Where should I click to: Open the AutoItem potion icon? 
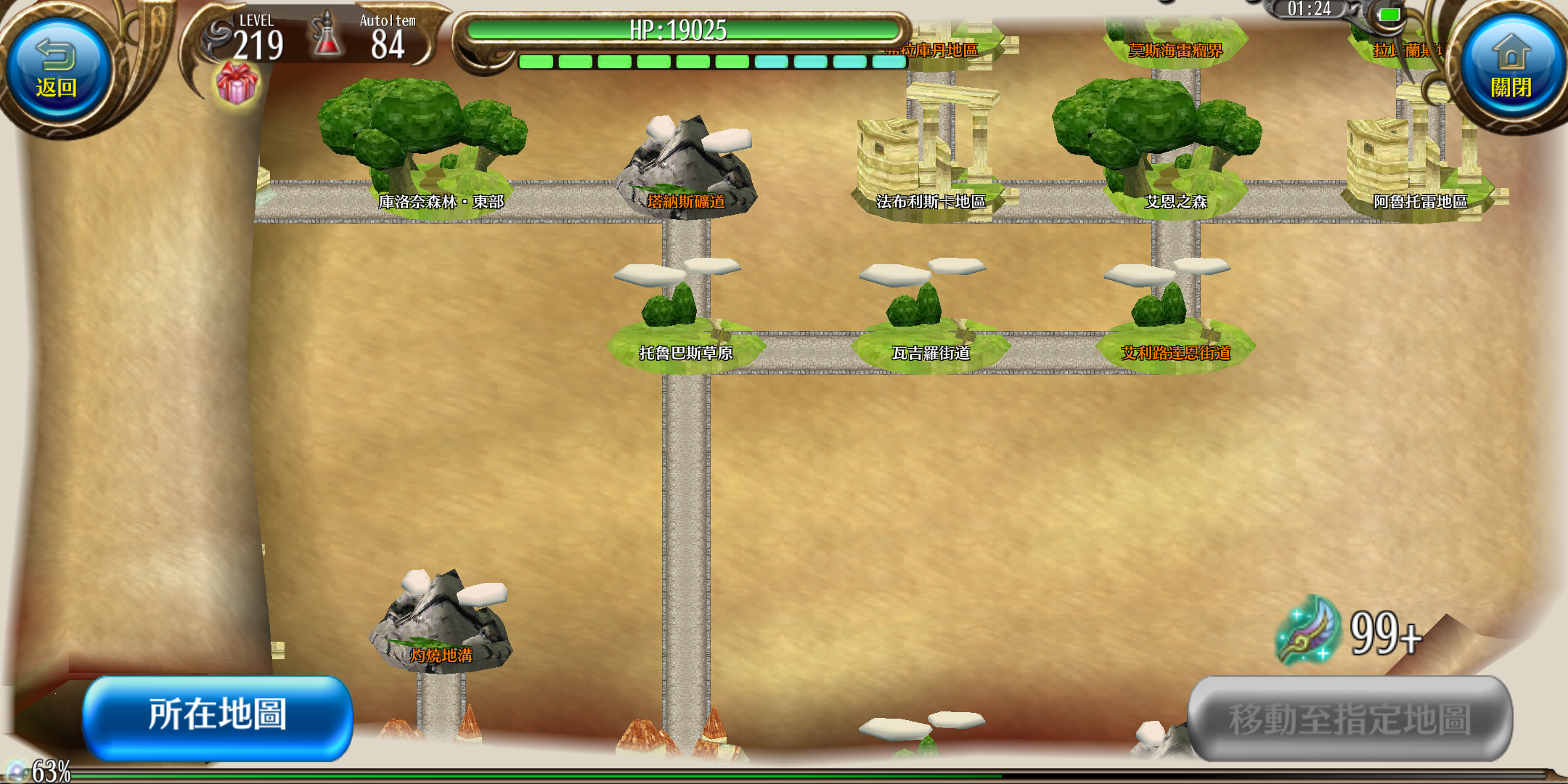pos(327,36)
